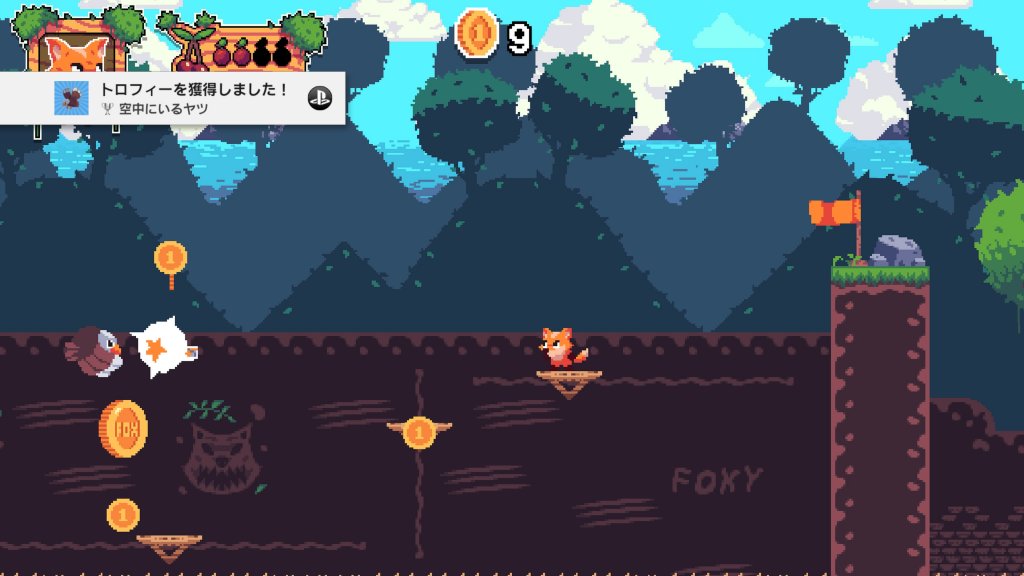Select the PlayStation logo on the notification
This screenshot has height=576, width=1024.
(x=320, y=98)
